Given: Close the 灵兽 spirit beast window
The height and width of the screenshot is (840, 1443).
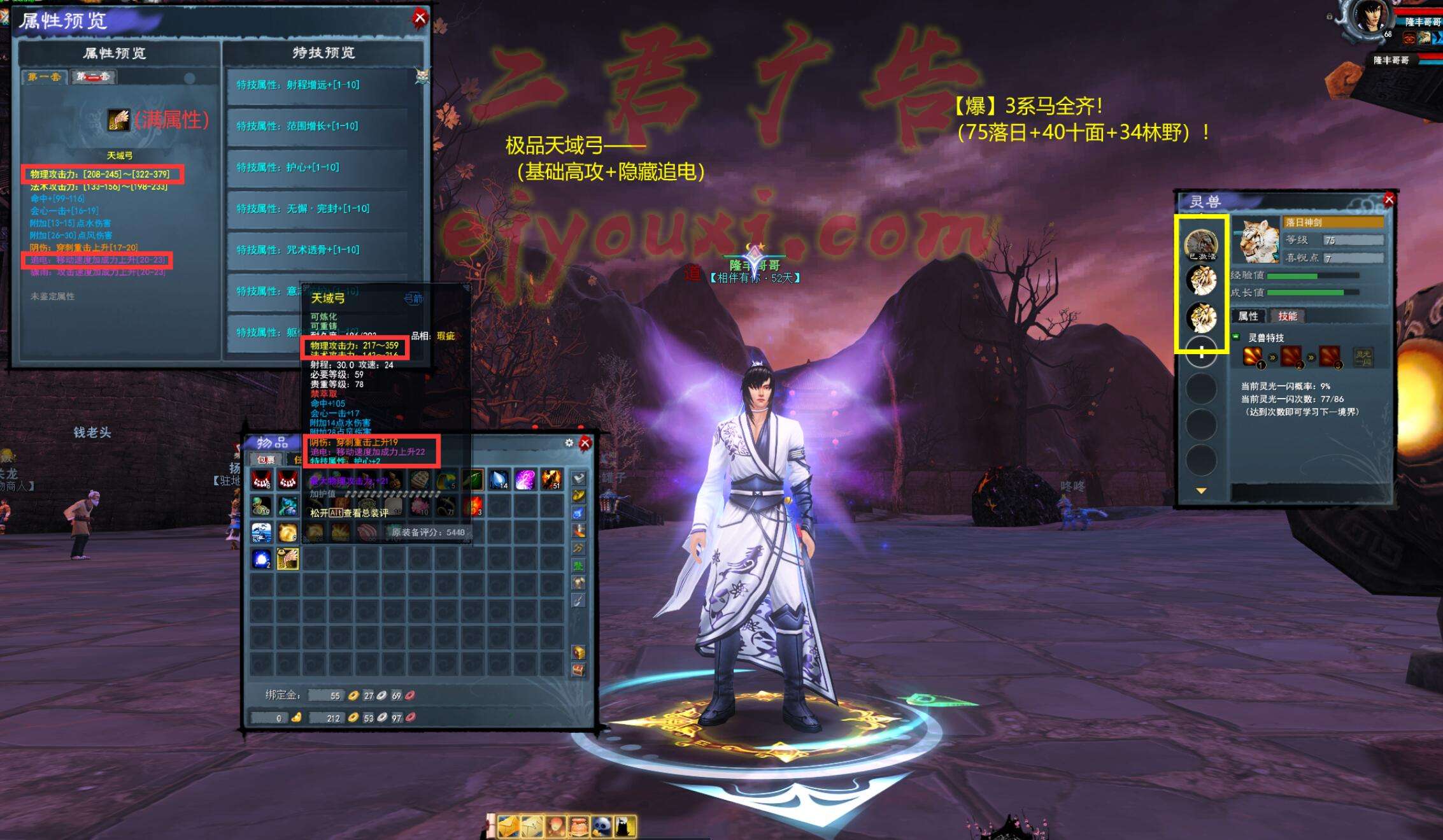Looking at the screenshot, I should [1389, 200].
